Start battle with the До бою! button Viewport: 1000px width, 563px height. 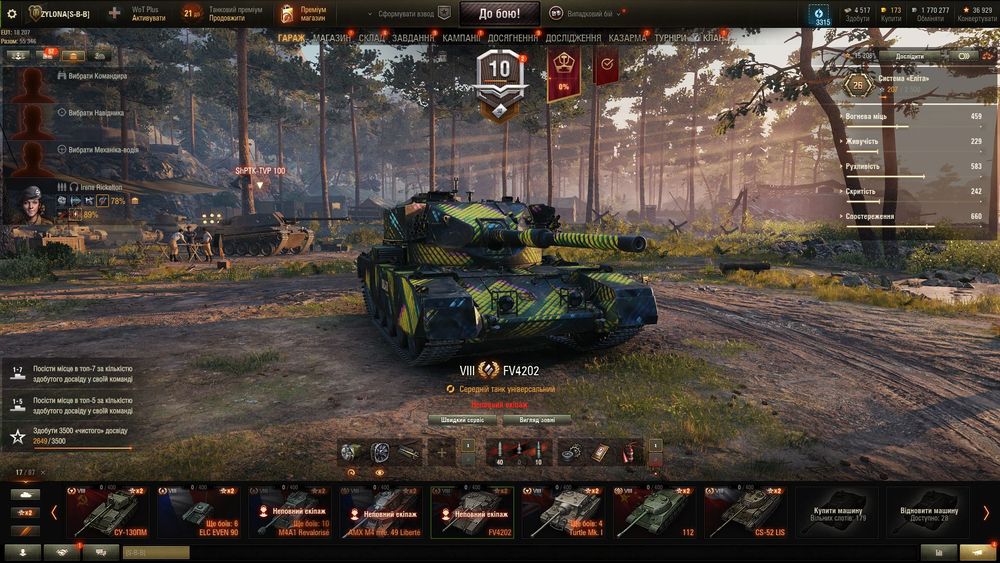[506, 13]
